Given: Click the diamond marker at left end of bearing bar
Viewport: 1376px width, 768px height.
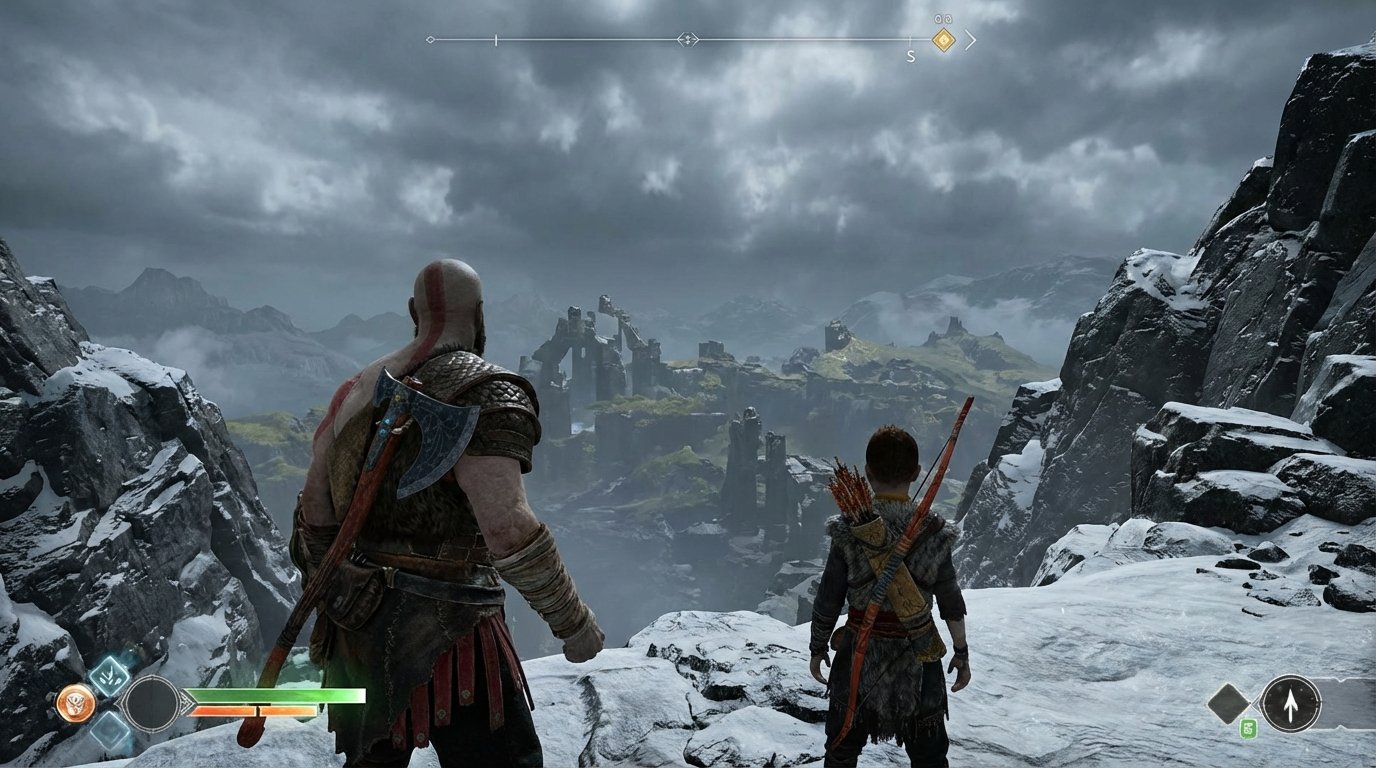Looking at the screenshot, I should click(x=430, y=39).
